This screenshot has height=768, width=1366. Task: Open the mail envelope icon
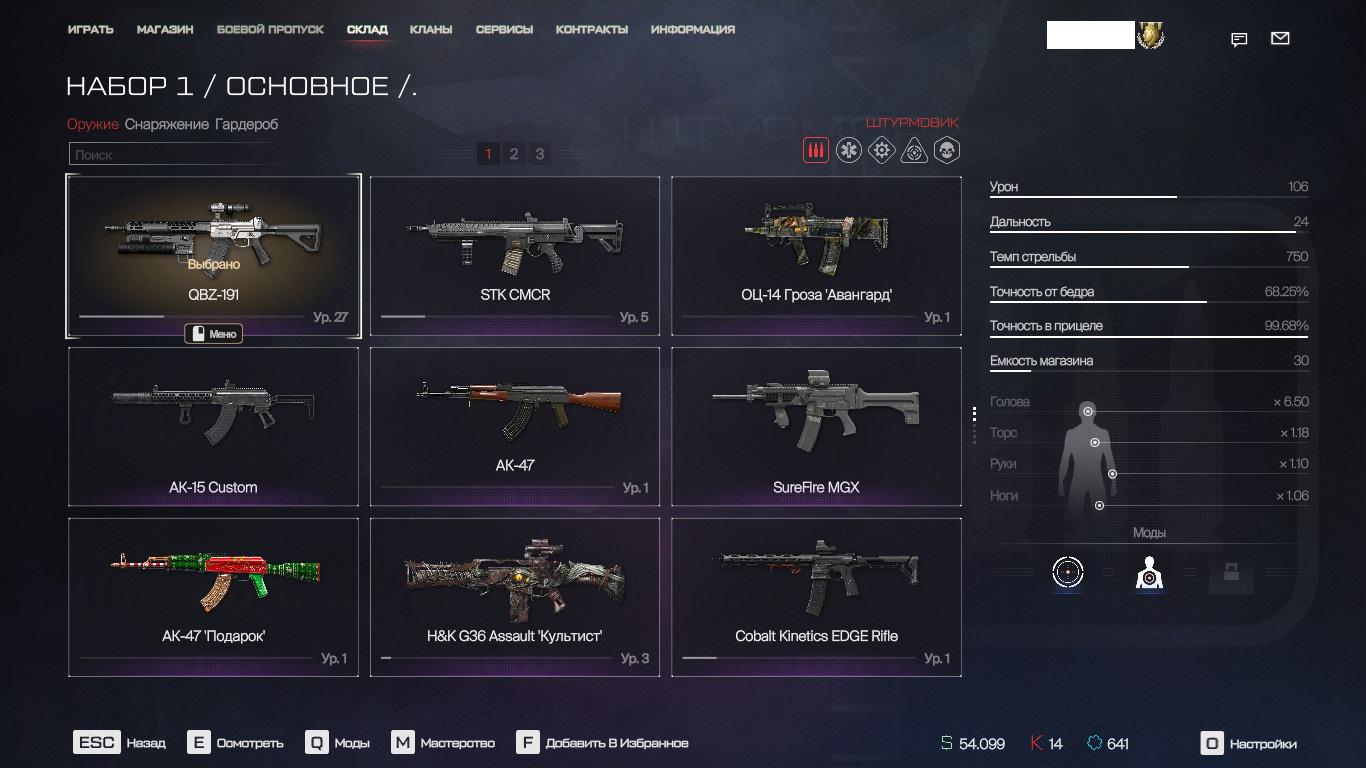[x=1280, y=39]
